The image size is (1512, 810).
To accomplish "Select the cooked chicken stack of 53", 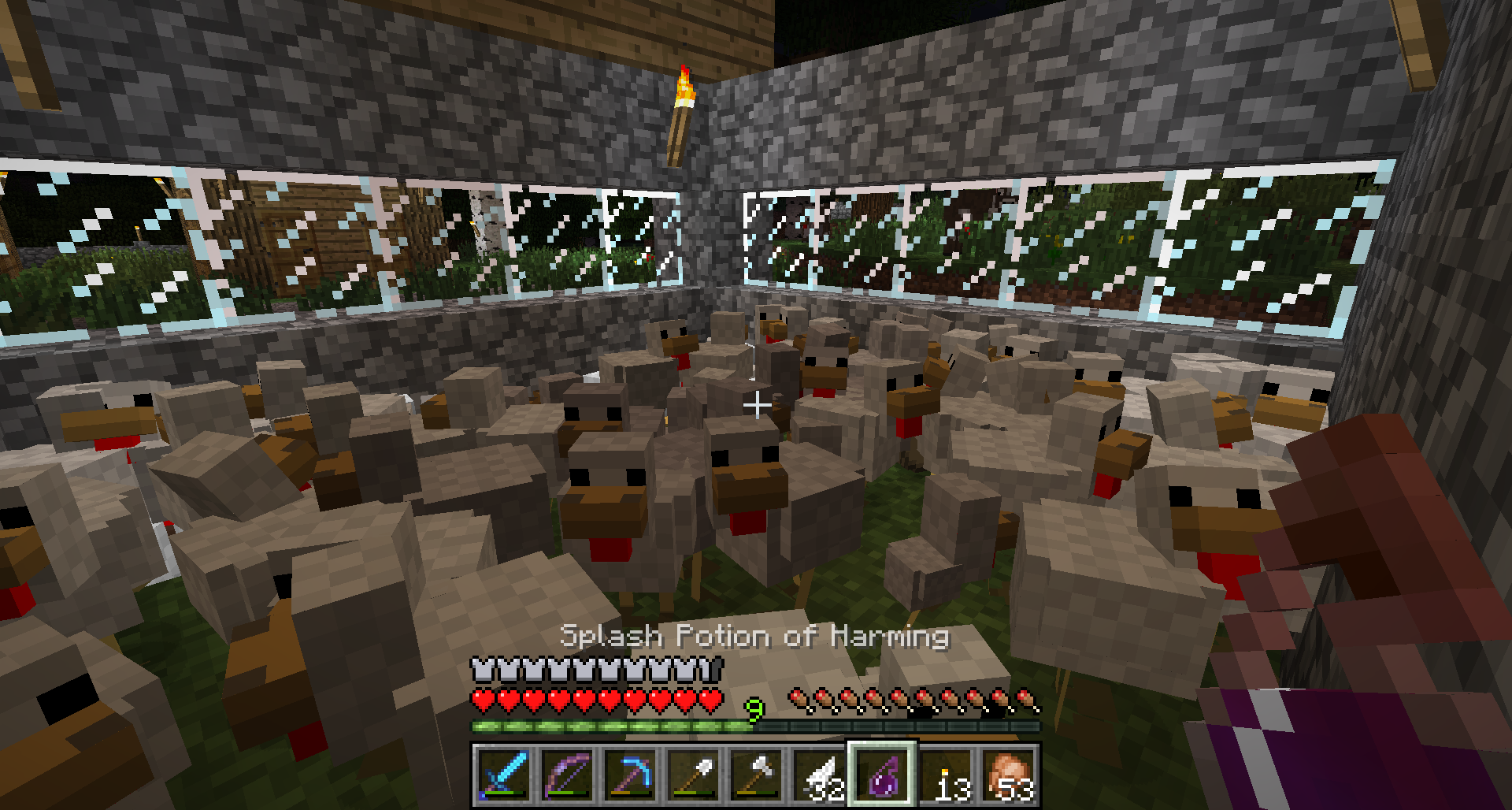I will click(1009, 775).
